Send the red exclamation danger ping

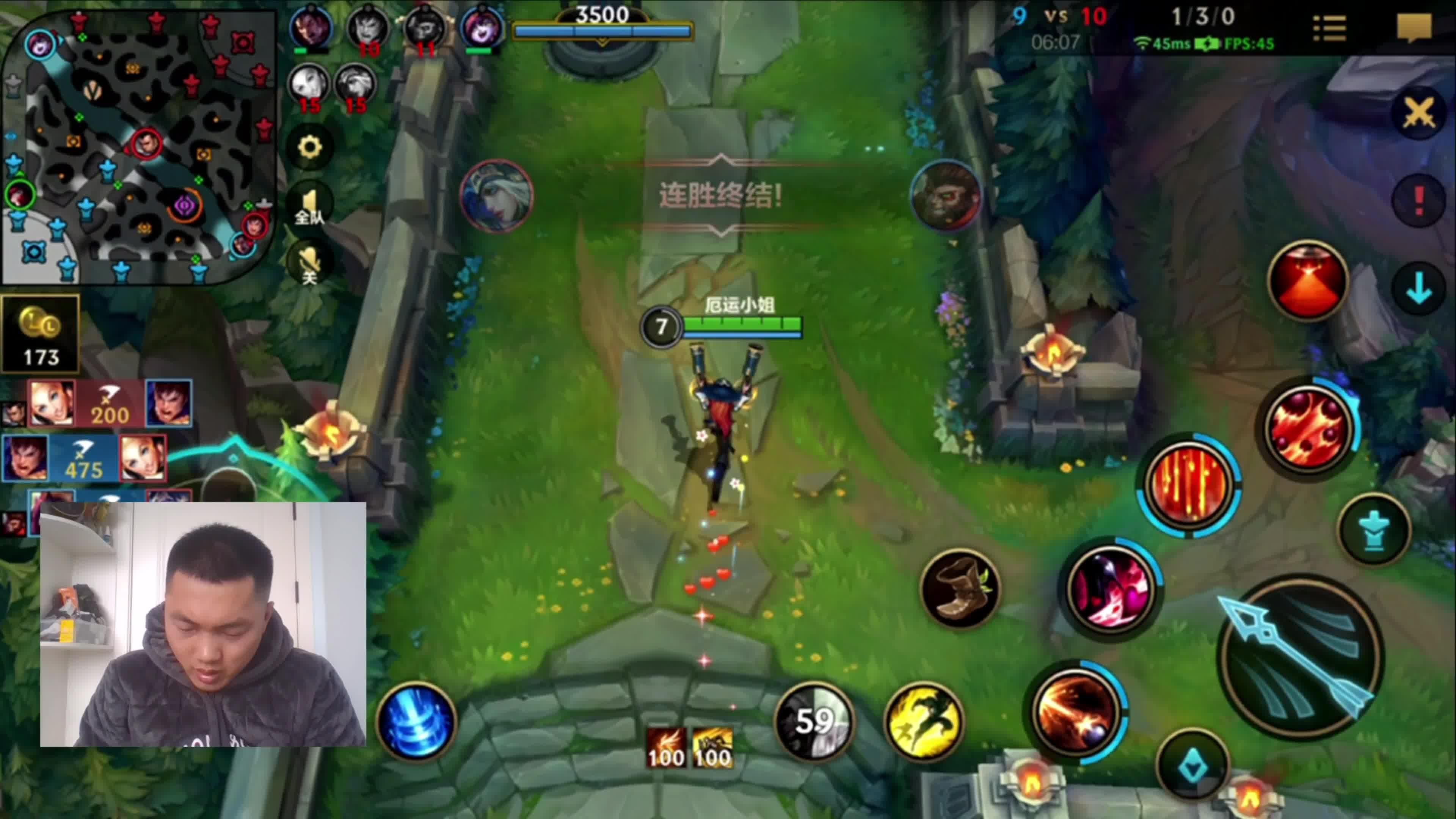click(1419, 201)
